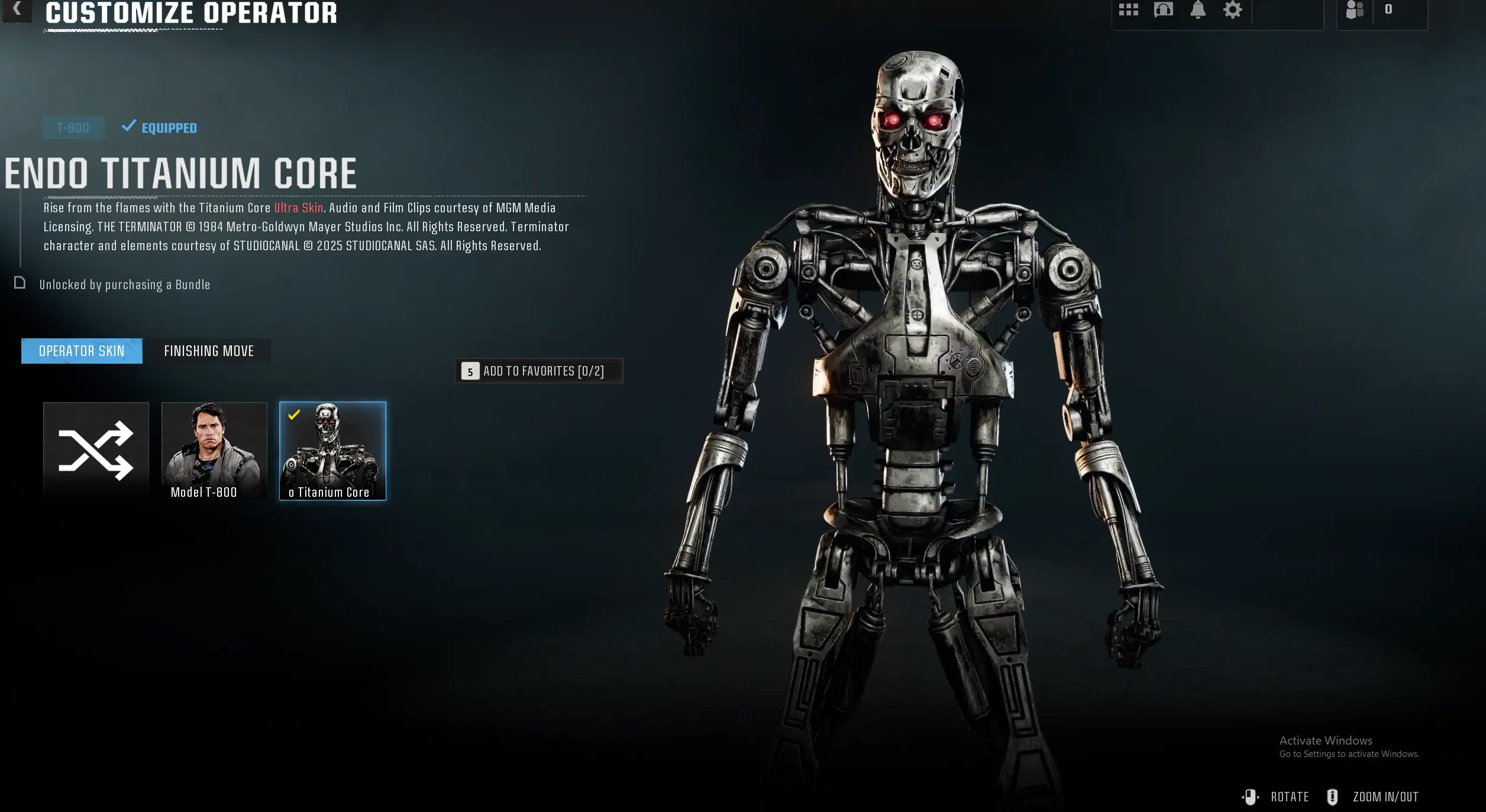The image size is (1486, 812).
Task: Go back using the back arrow
Action: 16,9
